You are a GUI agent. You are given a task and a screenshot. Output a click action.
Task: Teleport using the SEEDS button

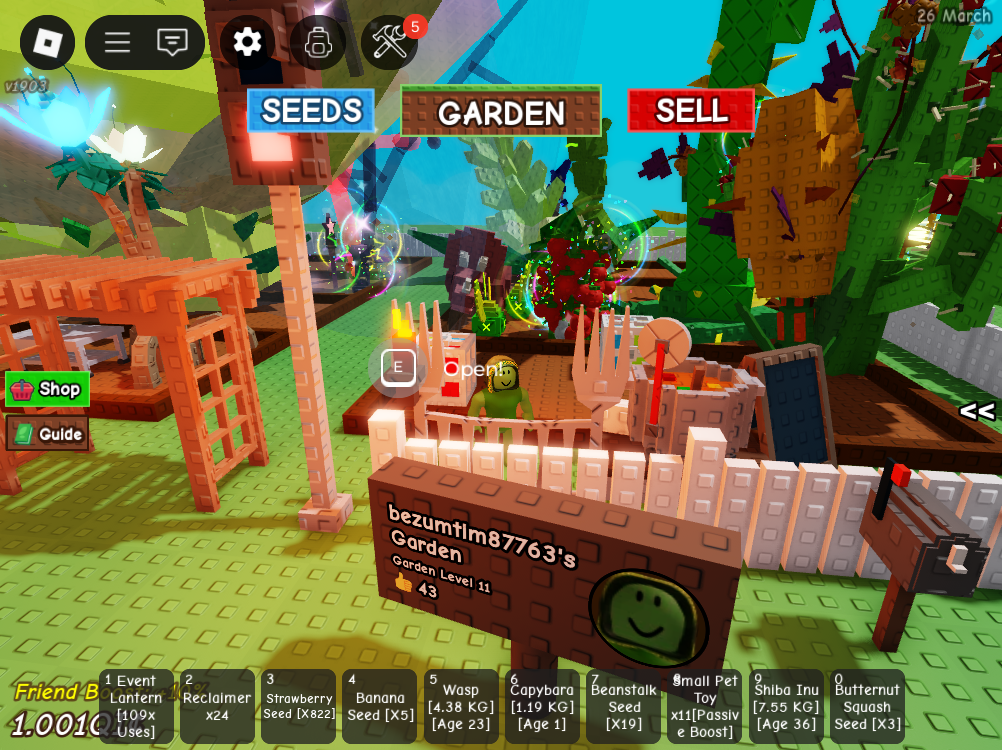[311, 111]
